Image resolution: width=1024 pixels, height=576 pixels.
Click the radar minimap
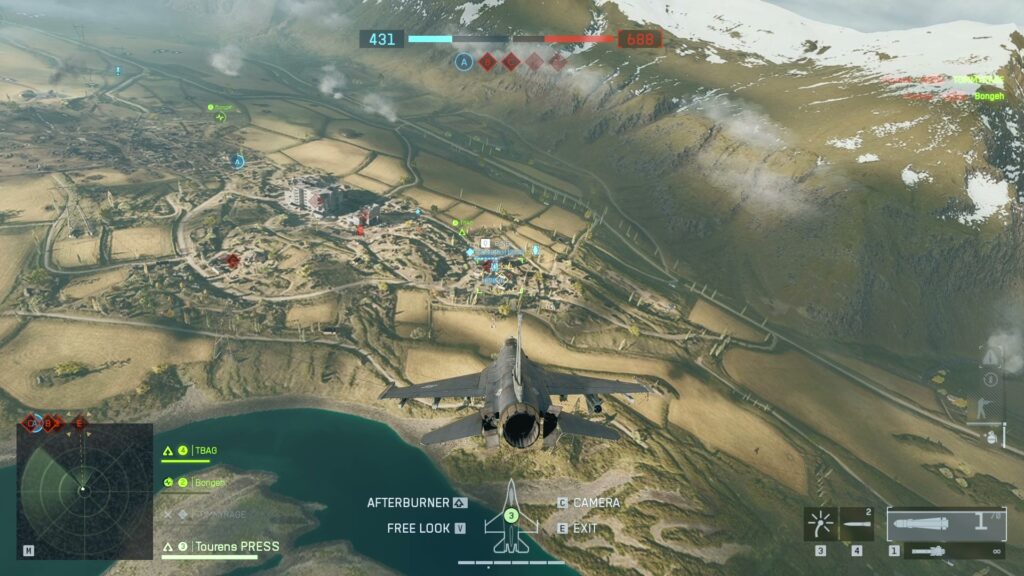pos(84,489)
